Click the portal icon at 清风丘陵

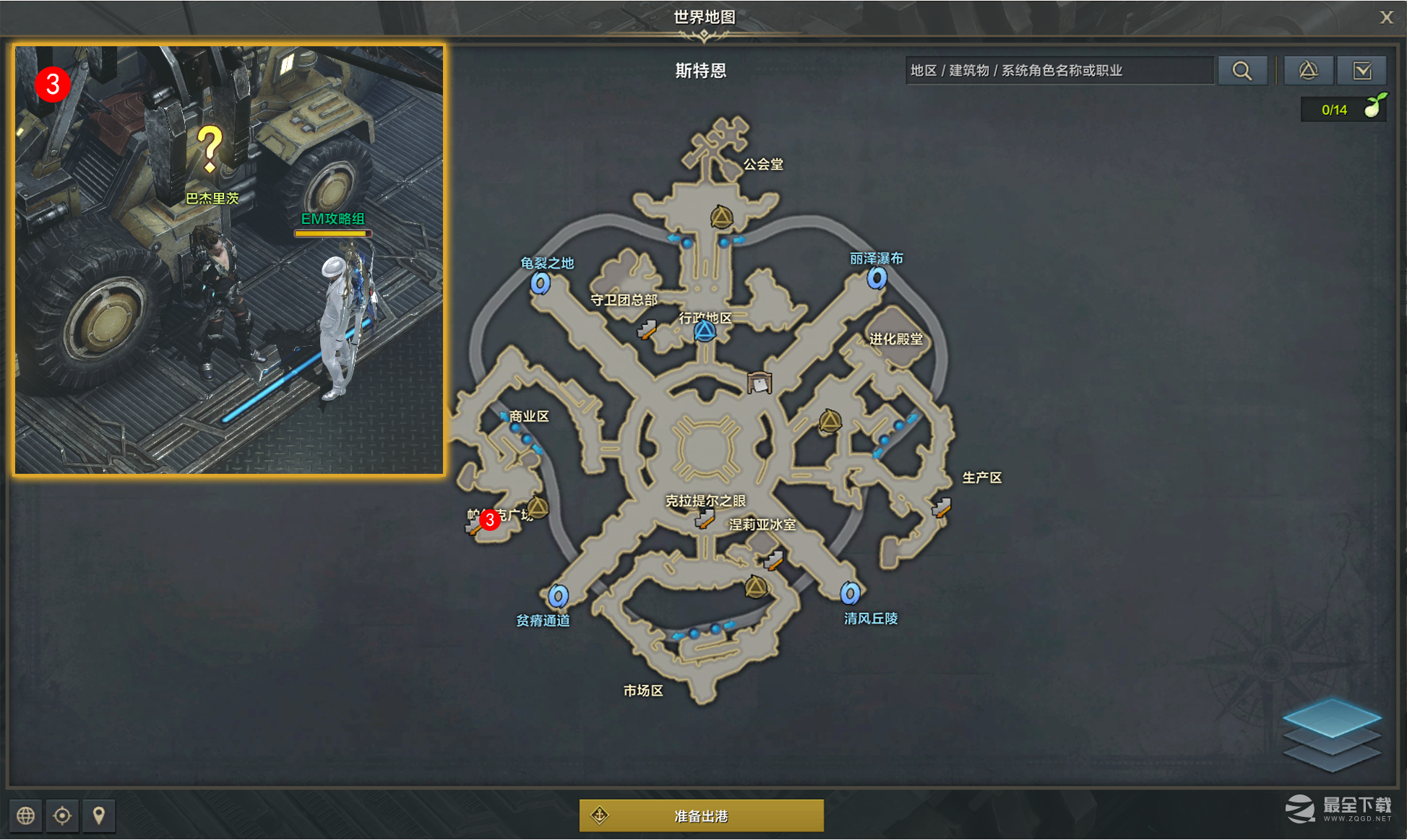850,594
